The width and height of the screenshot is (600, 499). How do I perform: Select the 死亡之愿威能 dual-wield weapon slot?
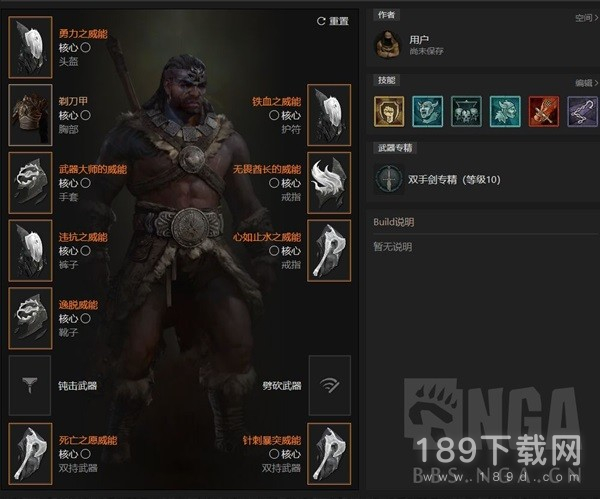[x=30, y=453]
